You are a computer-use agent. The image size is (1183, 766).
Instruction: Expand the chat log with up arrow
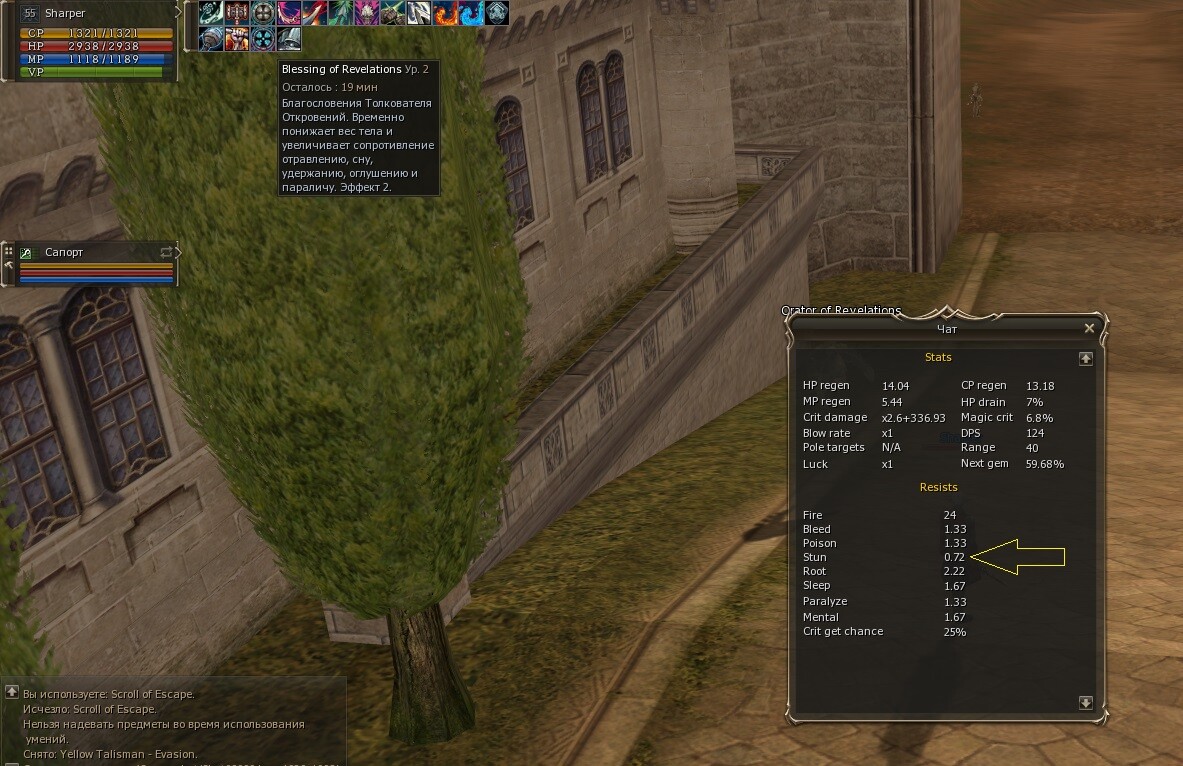coord(11,692)
